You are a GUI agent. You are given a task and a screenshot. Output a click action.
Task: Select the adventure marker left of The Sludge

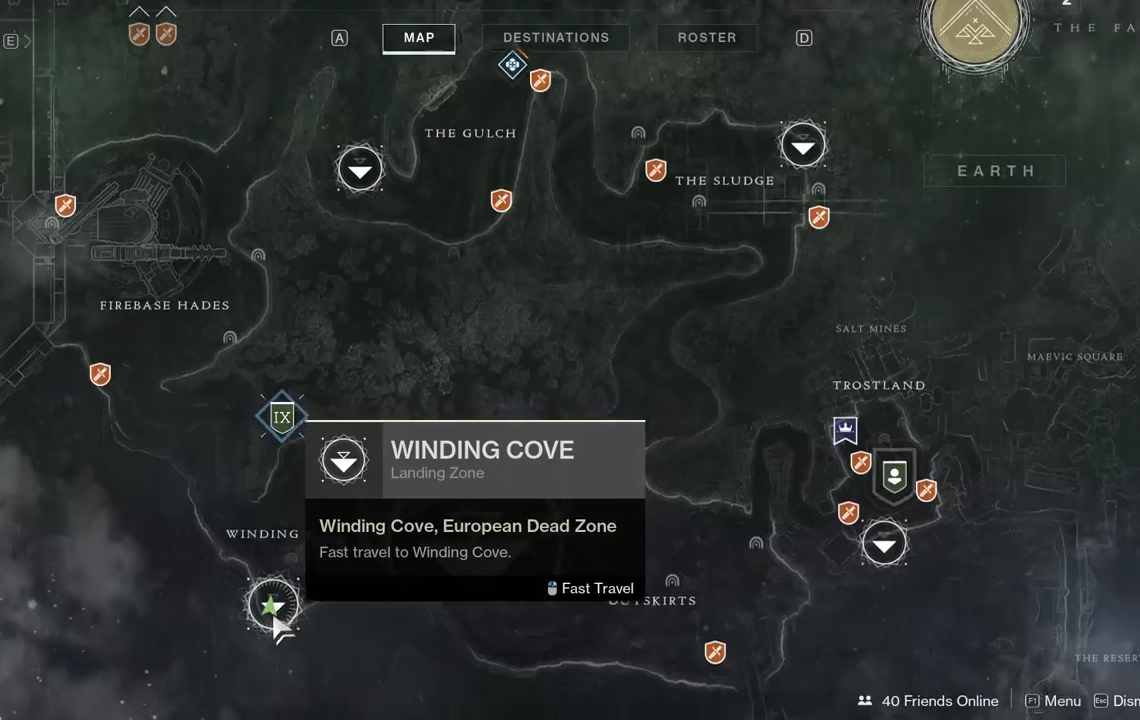[655, 171]
